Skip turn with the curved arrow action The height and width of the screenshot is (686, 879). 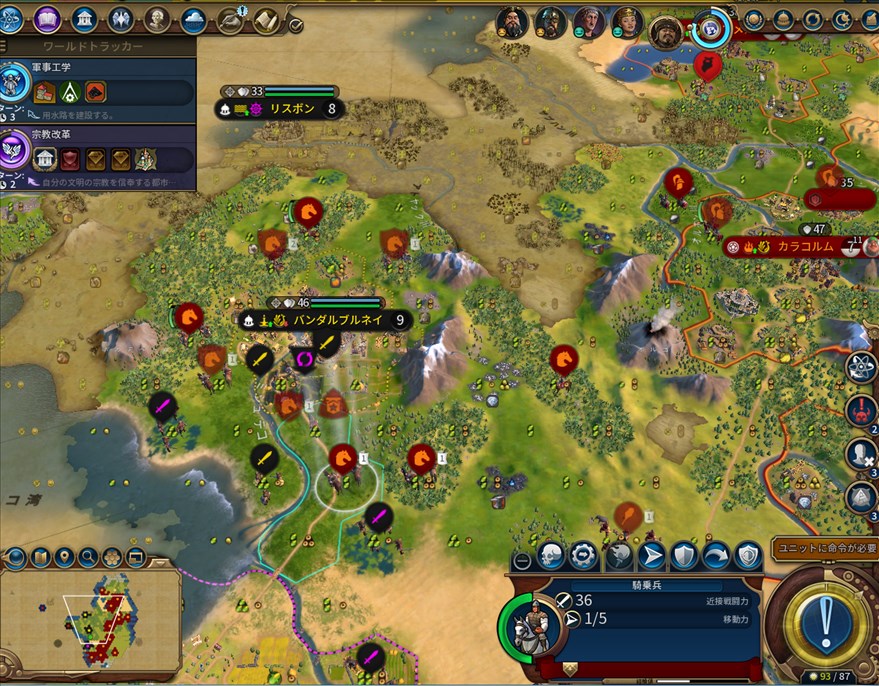pos(716,555)
